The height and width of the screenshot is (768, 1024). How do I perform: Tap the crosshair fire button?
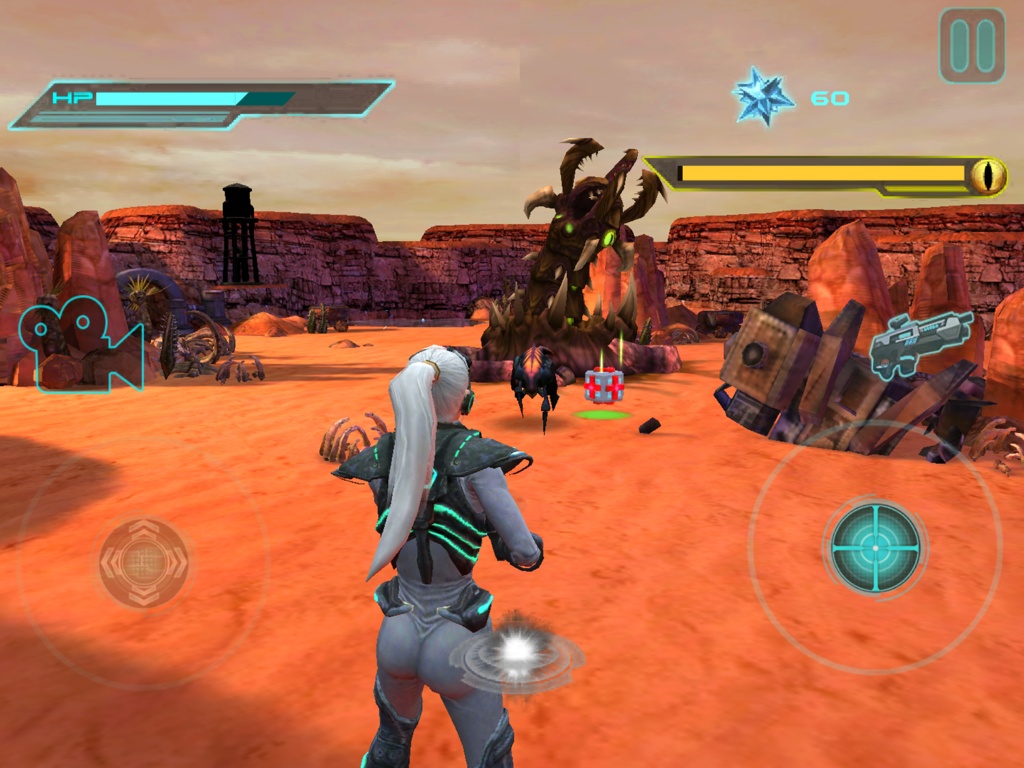pyautogui.click(x=875, y=547)
